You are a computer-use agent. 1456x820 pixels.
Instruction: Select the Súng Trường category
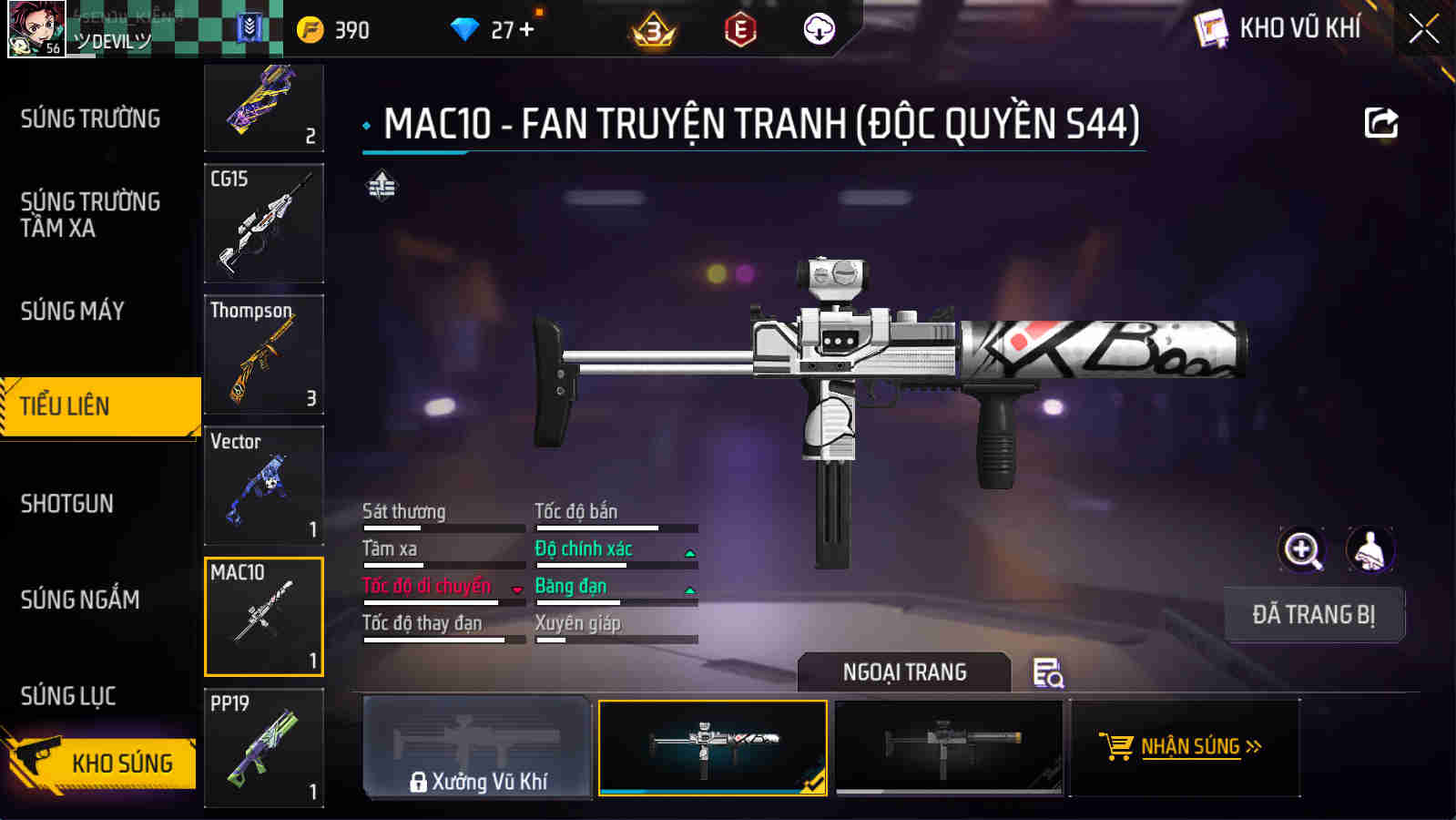[90, 118]
